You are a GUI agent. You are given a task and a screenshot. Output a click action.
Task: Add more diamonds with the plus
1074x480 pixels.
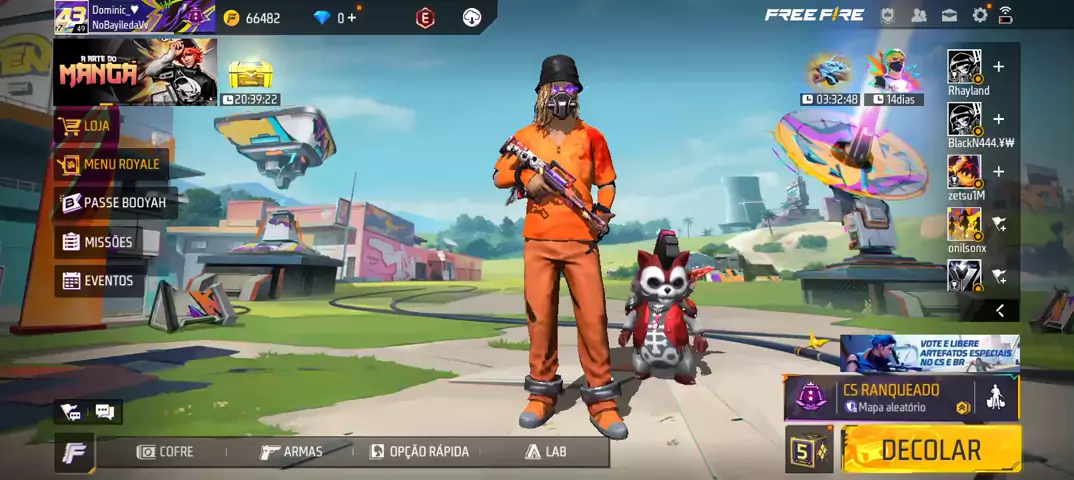(x=351, y=18)
